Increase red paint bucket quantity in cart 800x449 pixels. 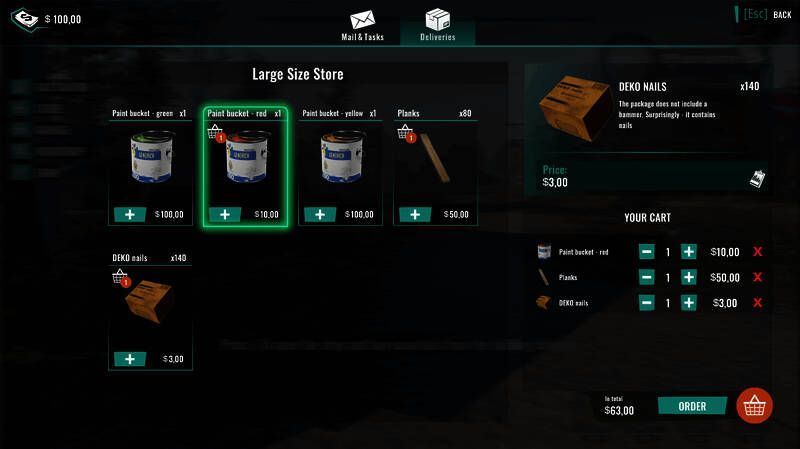[x=689, y=252]
